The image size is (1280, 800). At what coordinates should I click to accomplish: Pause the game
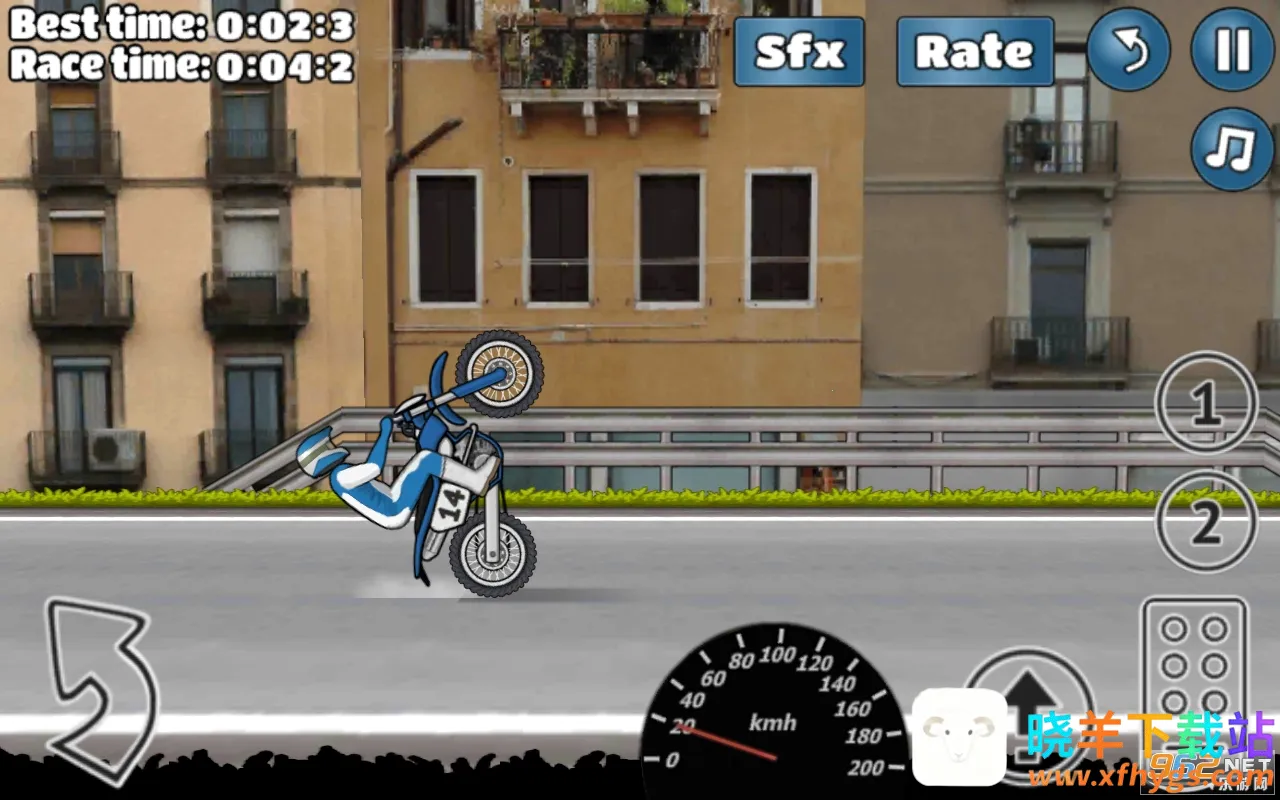(x=1233, y=50)
